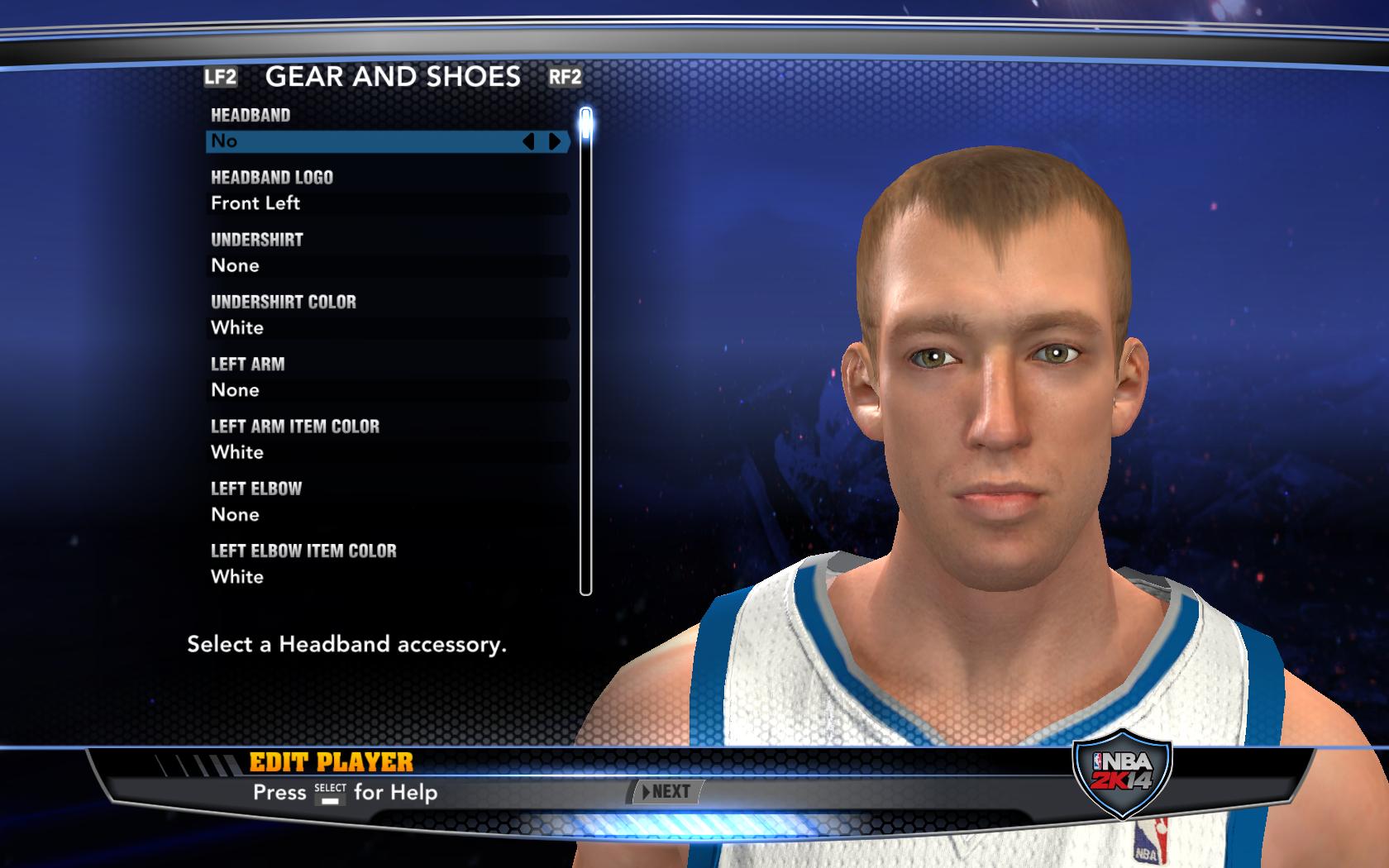Viewport: 1389px width, 868px height.
Task: Click the gear list scrollbar handle
Action: click(586, 124)
